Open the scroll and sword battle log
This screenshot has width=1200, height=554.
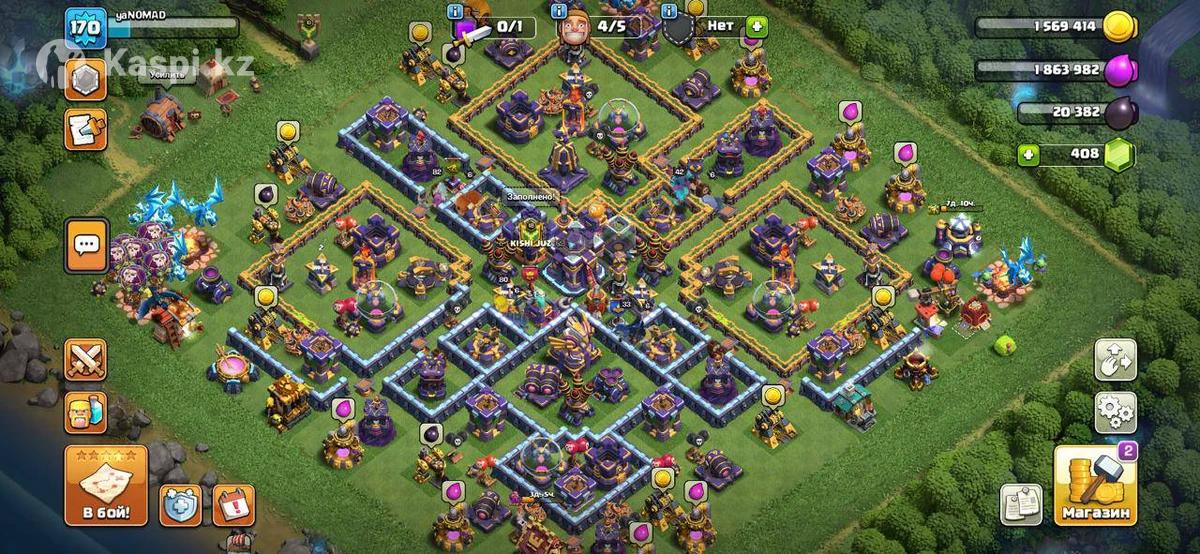tap(86, 129)
